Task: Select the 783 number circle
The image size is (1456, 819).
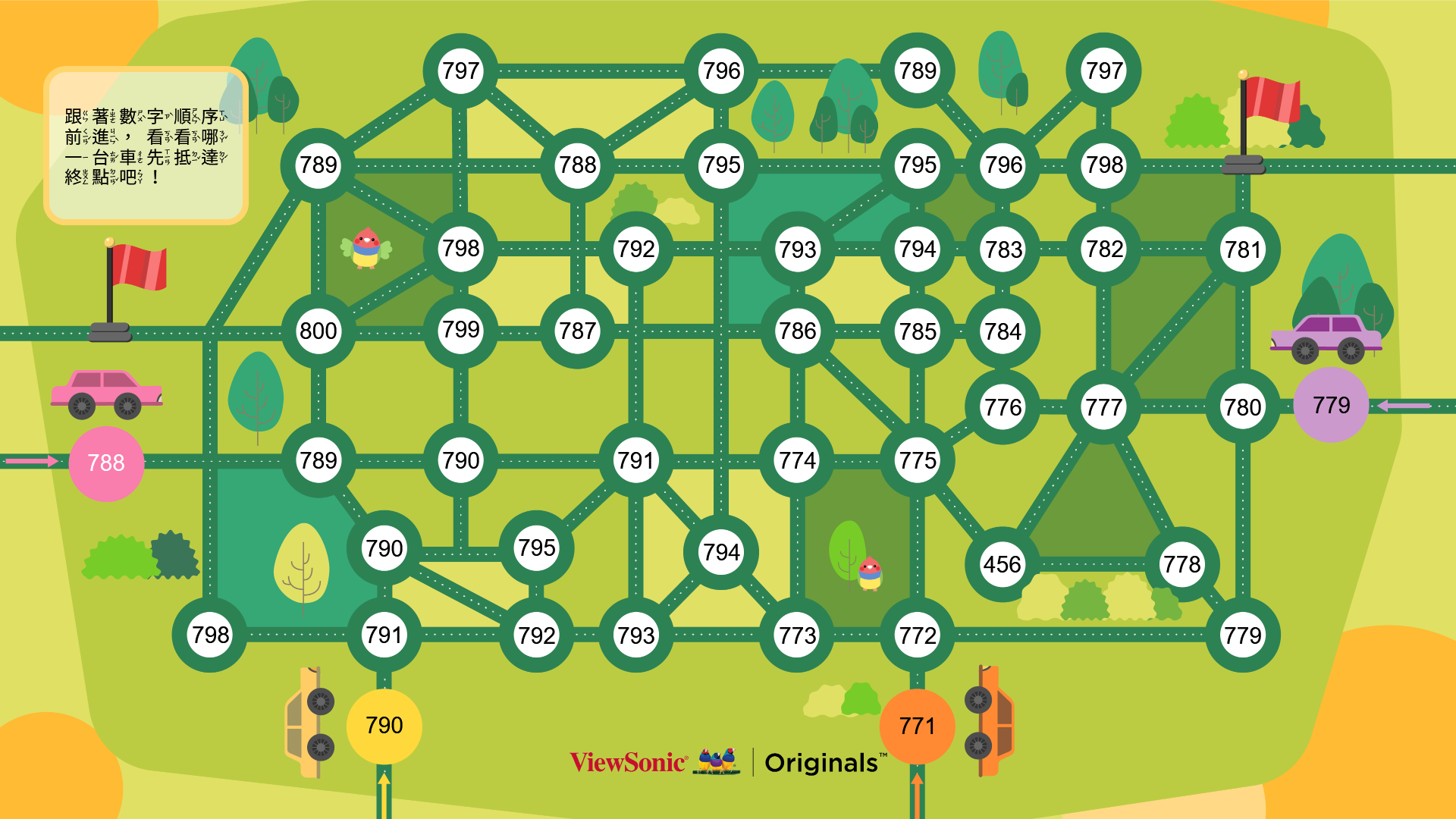Action: pos(1003,249)
